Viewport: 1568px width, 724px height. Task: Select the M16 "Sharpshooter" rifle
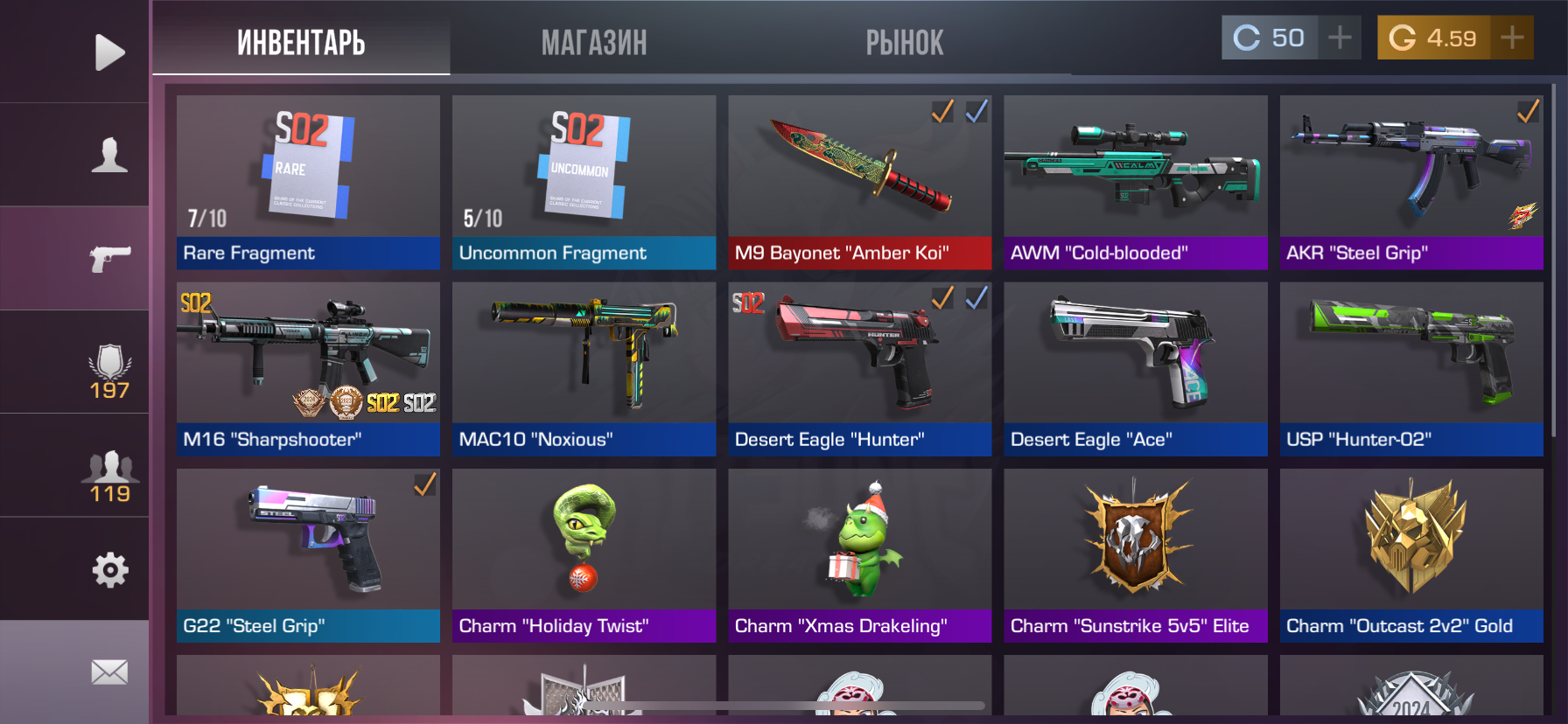click(308, 368)
